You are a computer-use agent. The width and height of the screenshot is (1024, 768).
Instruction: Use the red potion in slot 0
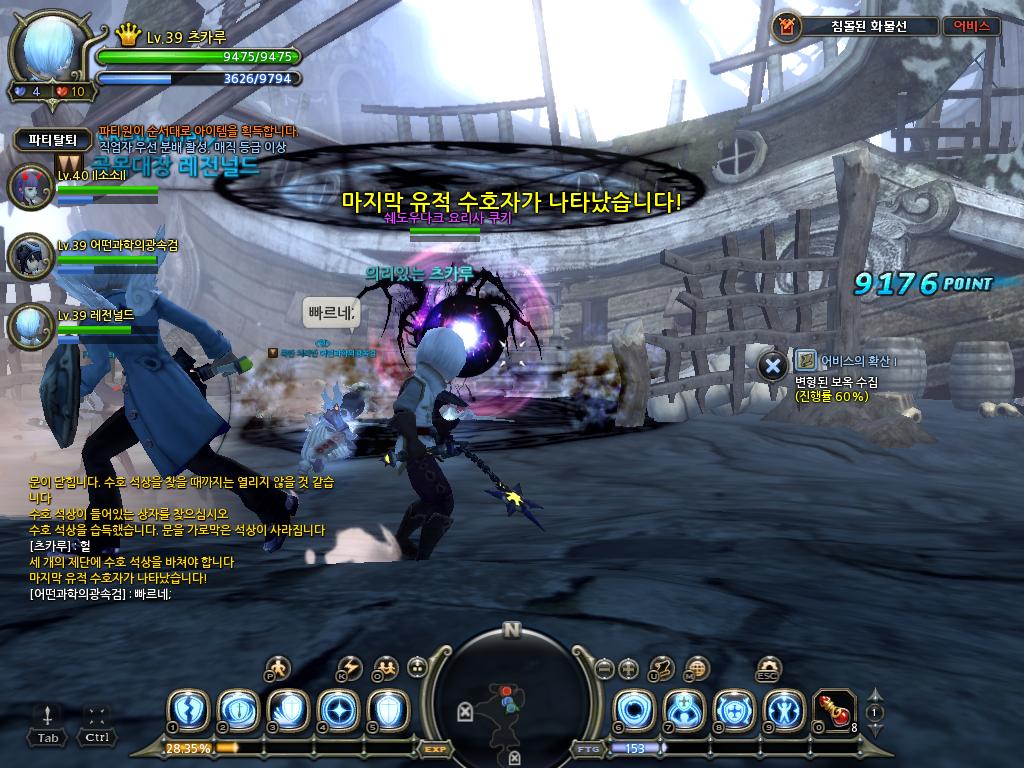tap(834, 710)
